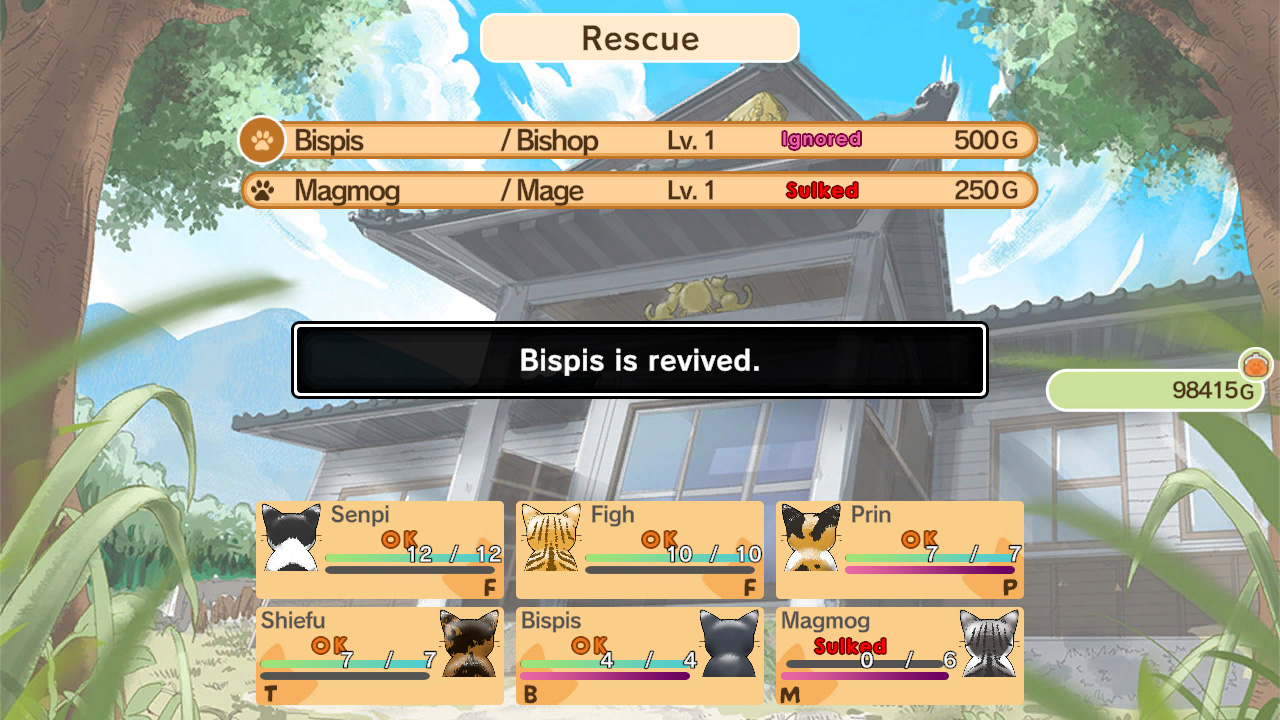Select the Magmog Mage rescue entry

[x=638, y=190]
